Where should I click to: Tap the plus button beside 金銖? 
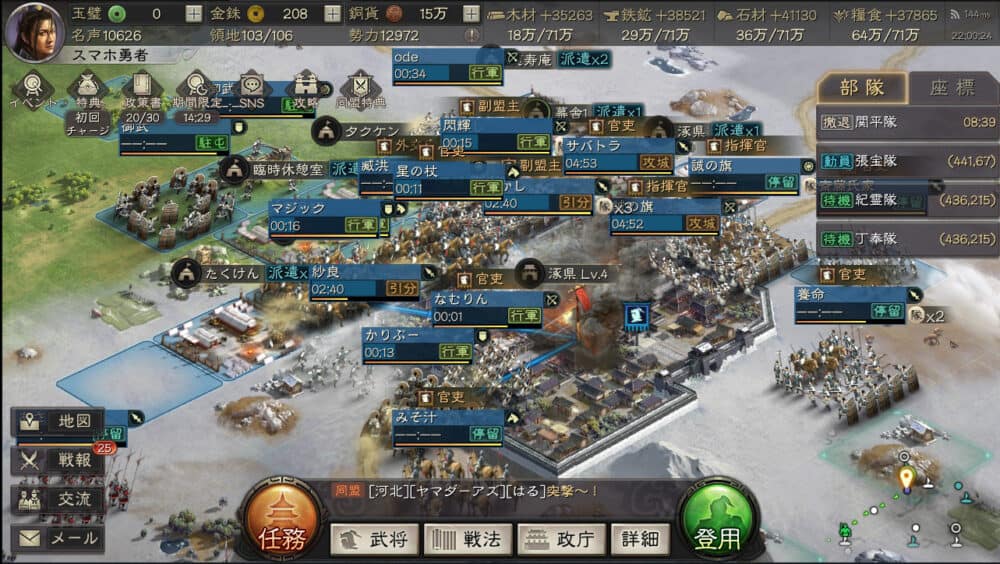[x=332, y=14]
